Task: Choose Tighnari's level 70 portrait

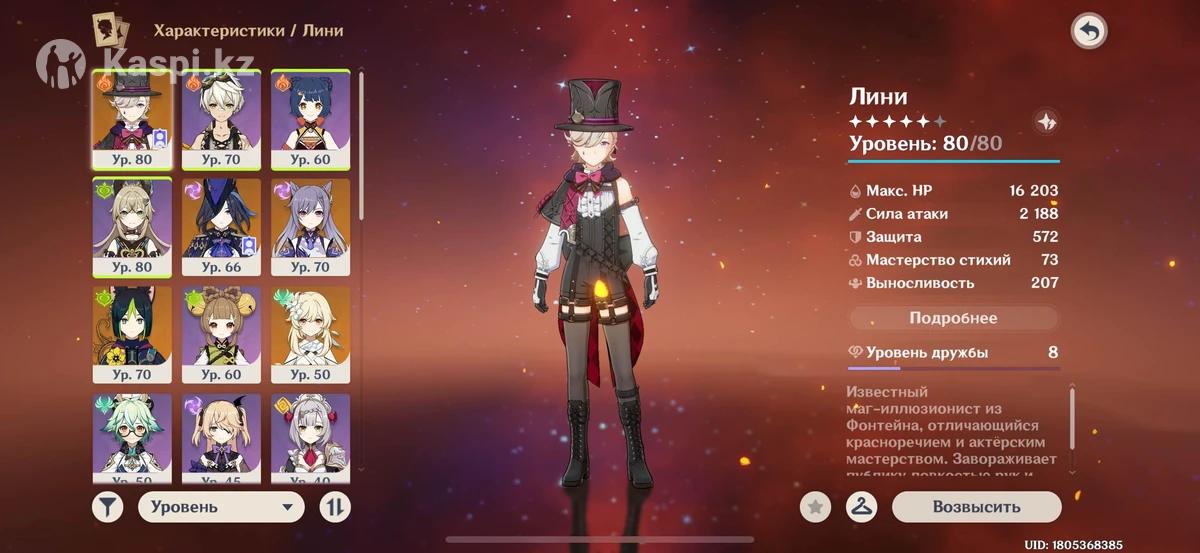Action: (132, 334)
